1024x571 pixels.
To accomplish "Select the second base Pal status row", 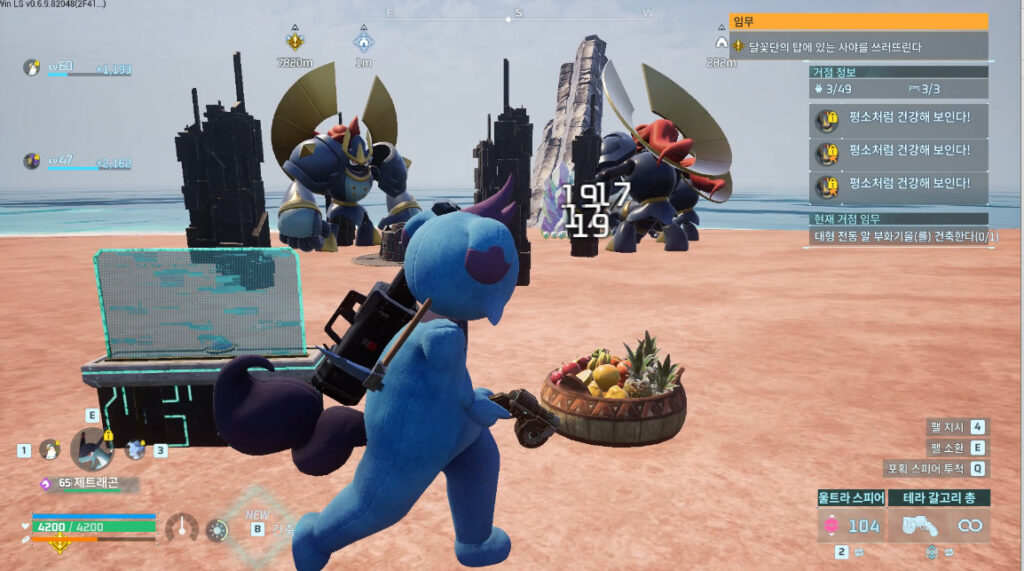I will point(899,153).
